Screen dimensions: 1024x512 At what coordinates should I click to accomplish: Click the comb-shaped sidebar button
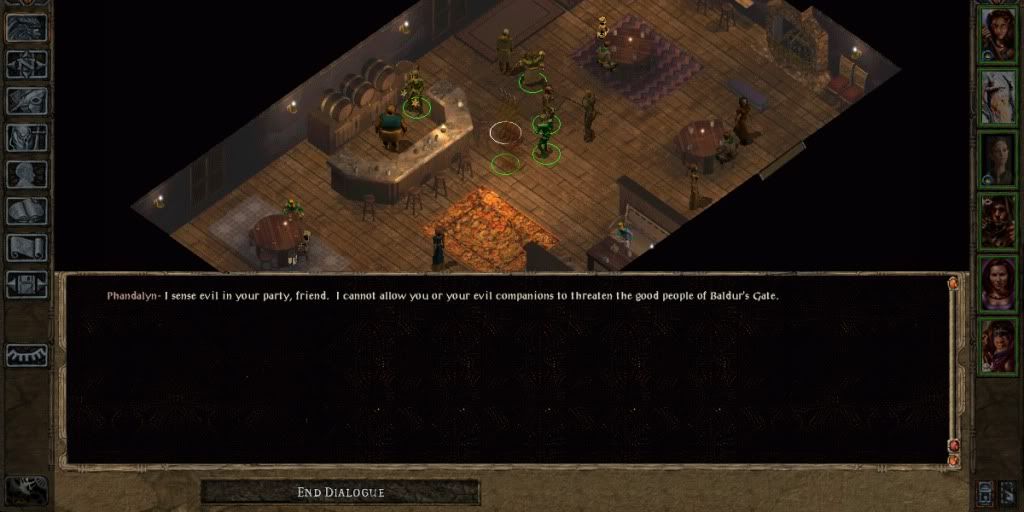pyautogui.click(x=27, y=355)
